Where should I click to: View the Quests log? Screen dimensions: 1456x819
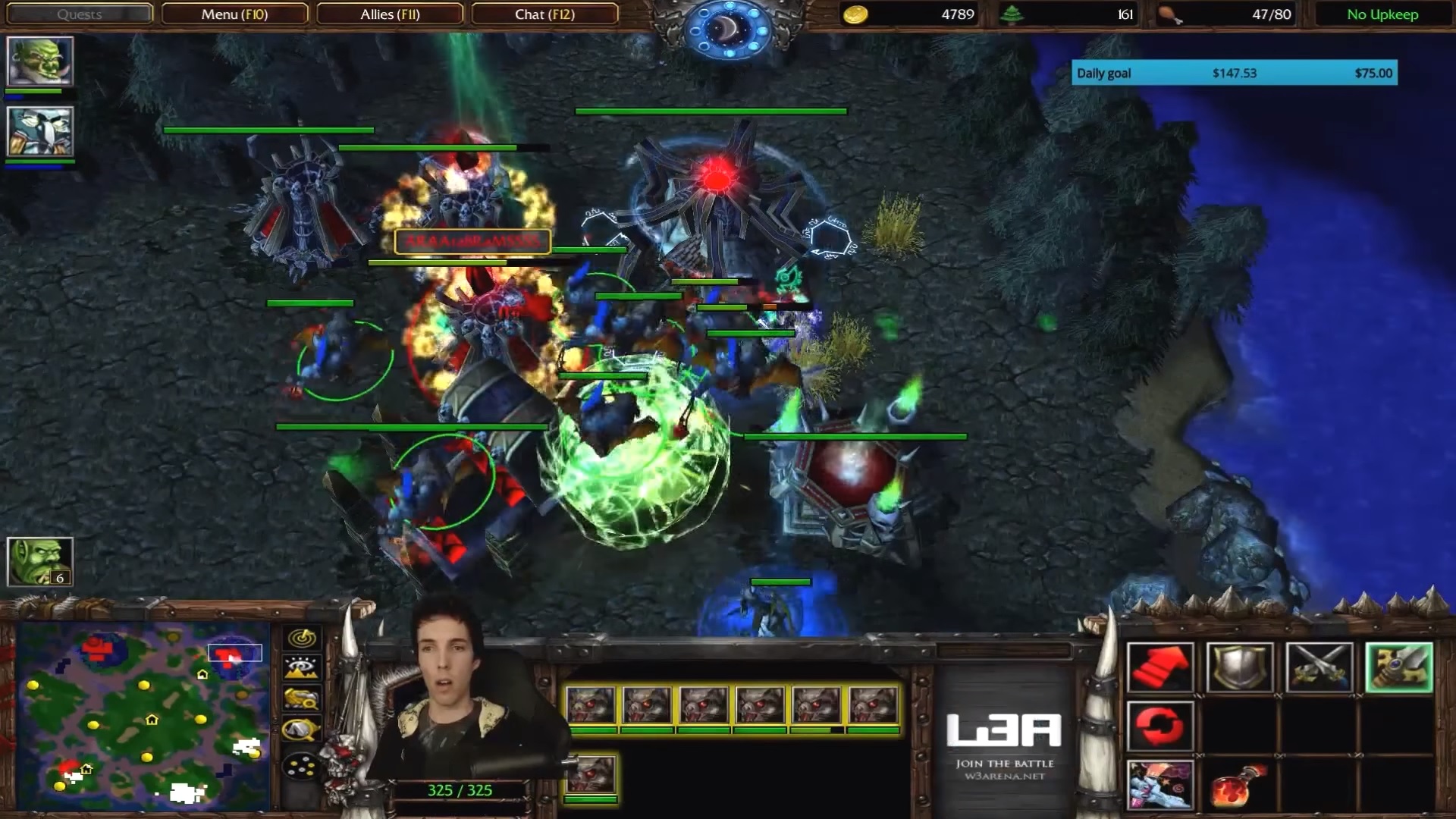pos(79,14)
